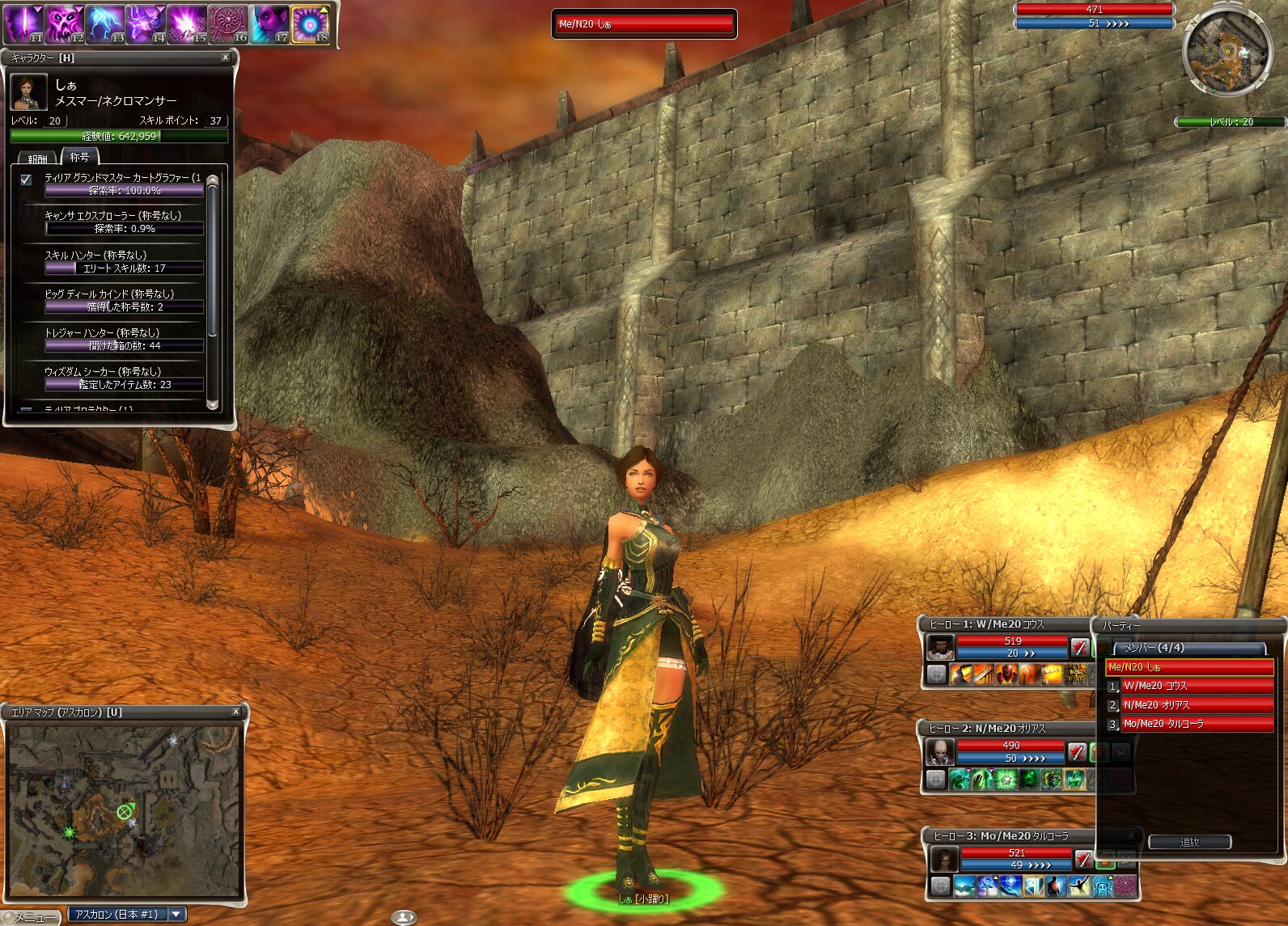
Task: Select party member N/Me20 オリアス
Action: coord(1196,705)
